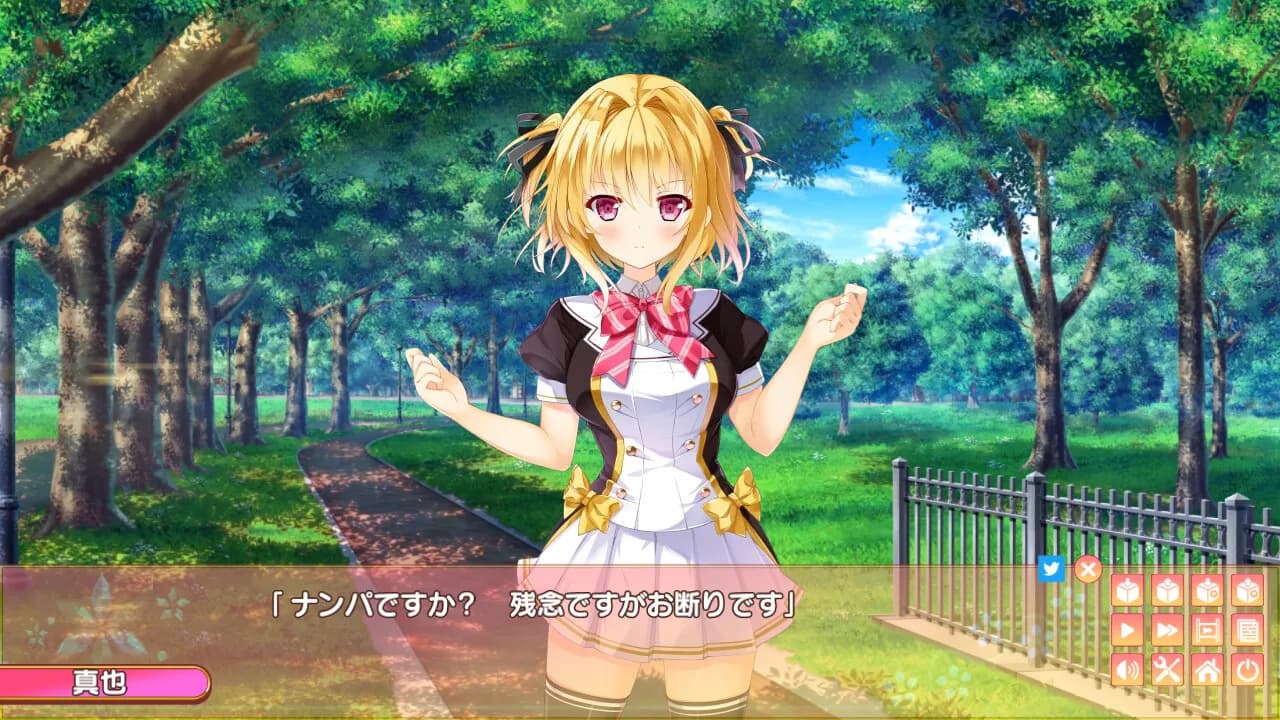
Task: Share the dialogue via the Twitter icon
Action: 1051,568
